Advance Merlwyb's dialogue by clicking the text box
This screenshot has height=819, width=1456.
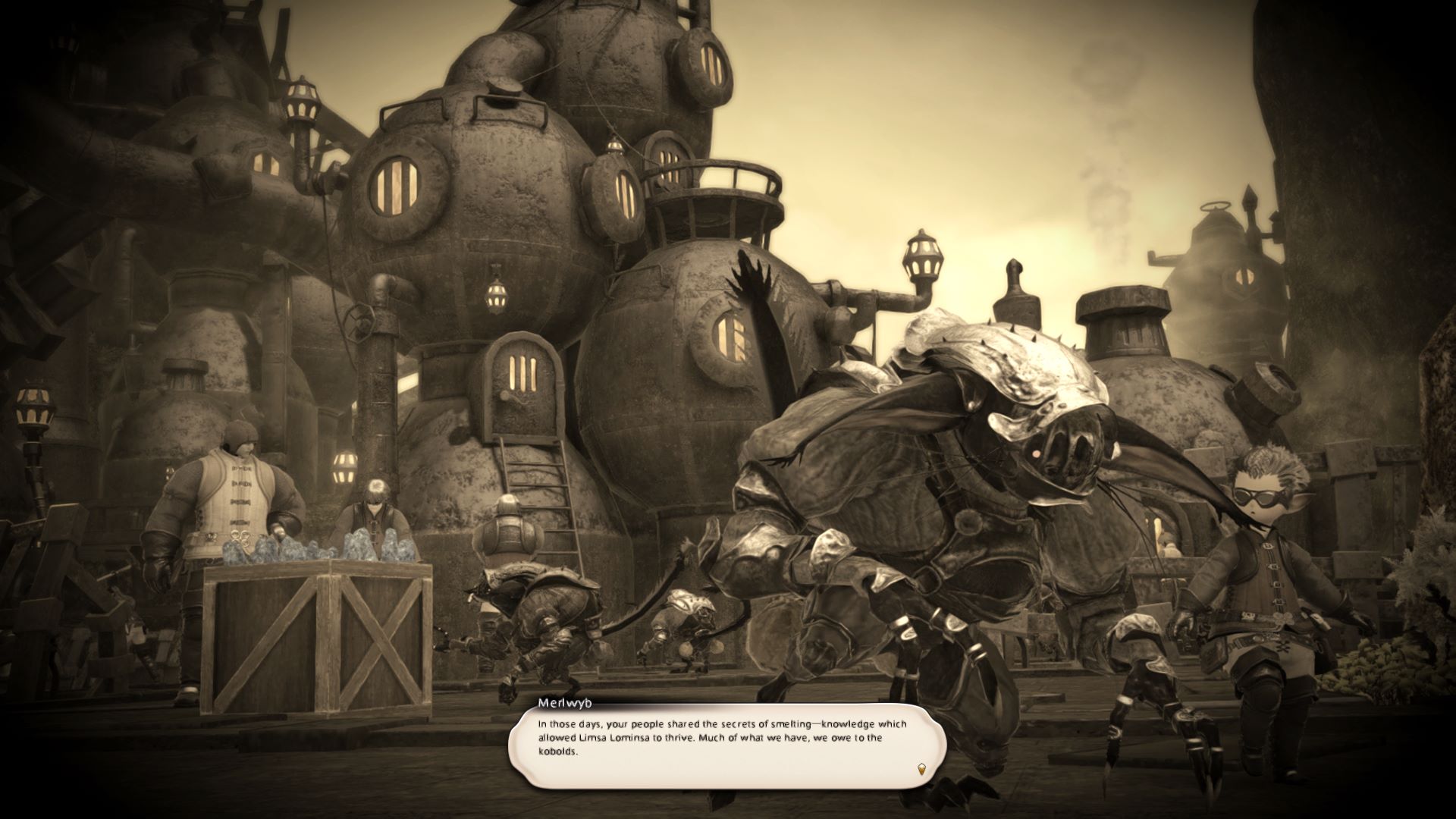726,747
